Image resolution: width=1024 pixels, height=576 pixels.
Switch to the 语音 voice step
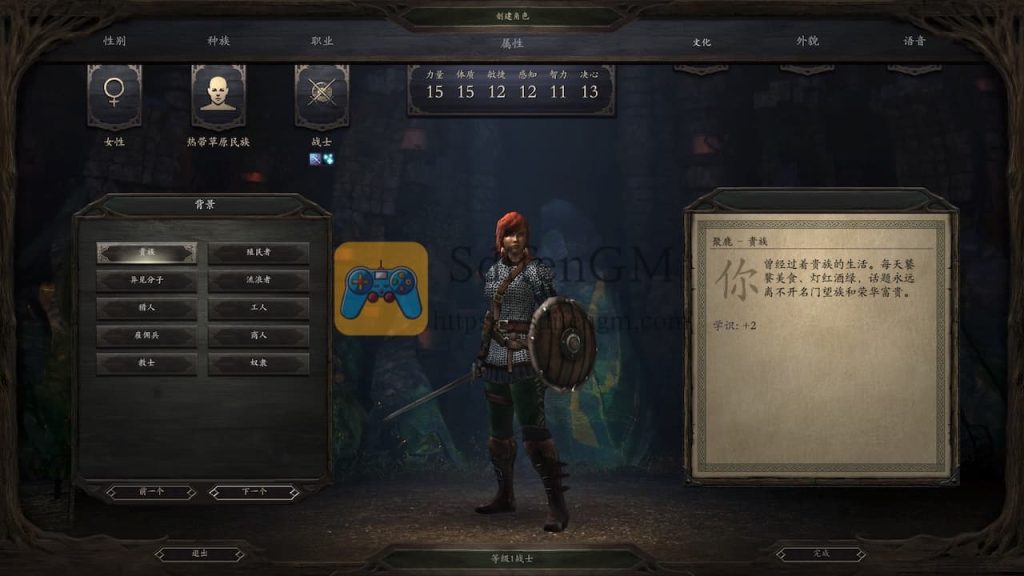pyautogui.click(x=914, y=42)
